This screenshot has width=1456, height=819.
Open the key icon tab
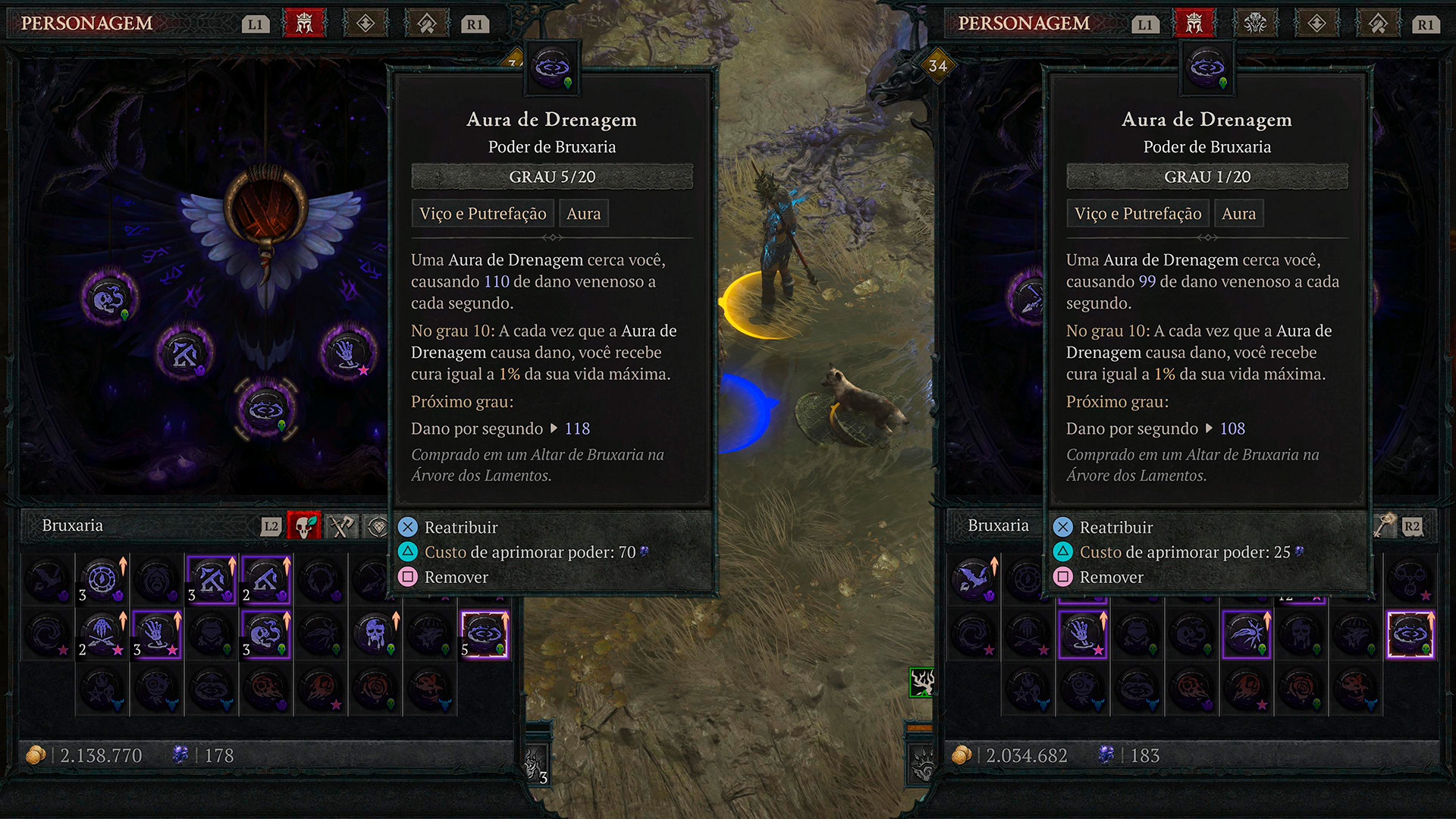[1385, 526]
